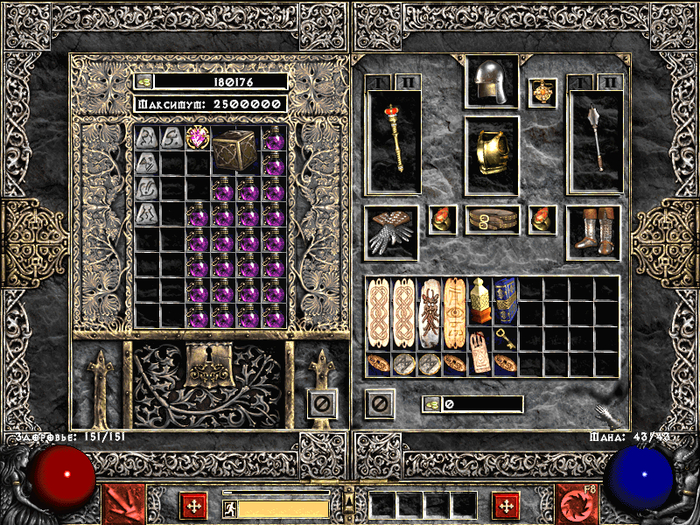Open the mini menu arrow on bottom bar

click(x=349, y=495)
